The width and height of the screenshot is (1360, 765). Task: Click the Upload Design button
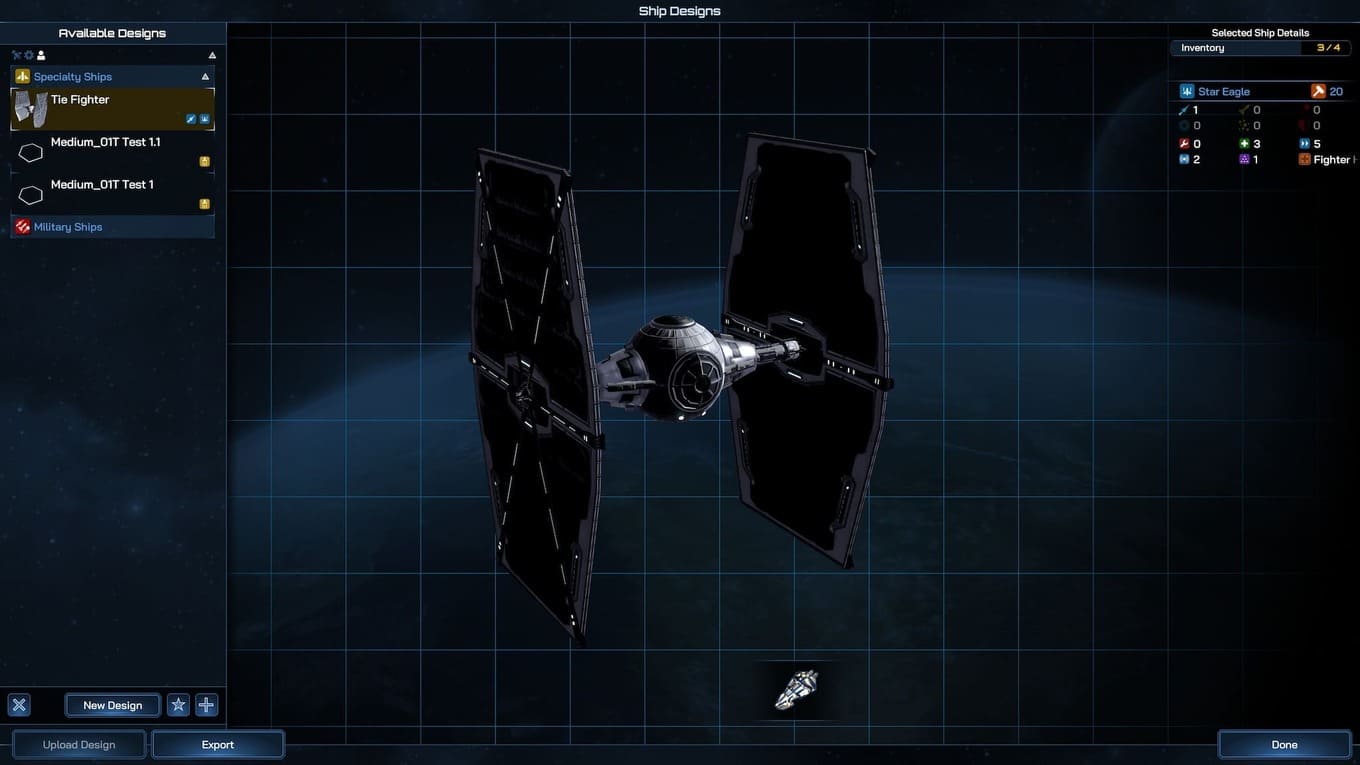coord(79,745)
